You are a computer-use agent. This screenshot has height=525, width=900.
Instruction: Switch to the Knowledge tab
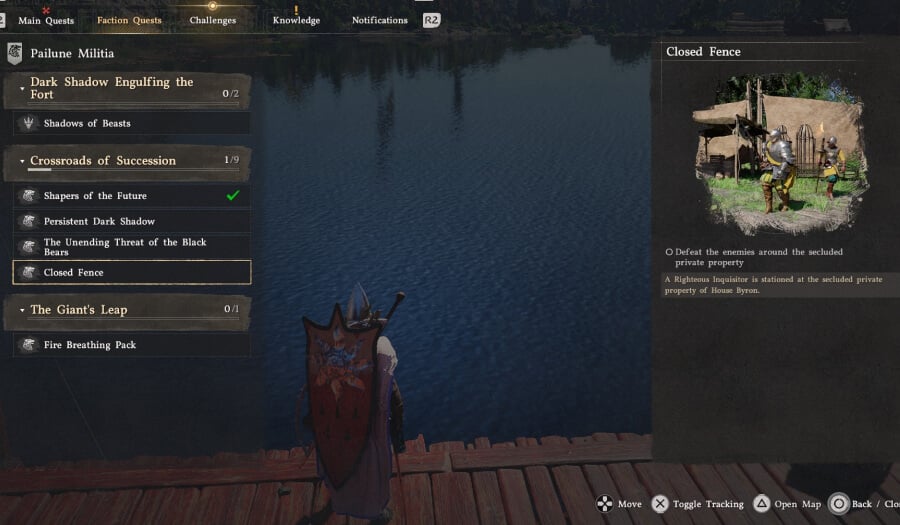pos(296,20)
